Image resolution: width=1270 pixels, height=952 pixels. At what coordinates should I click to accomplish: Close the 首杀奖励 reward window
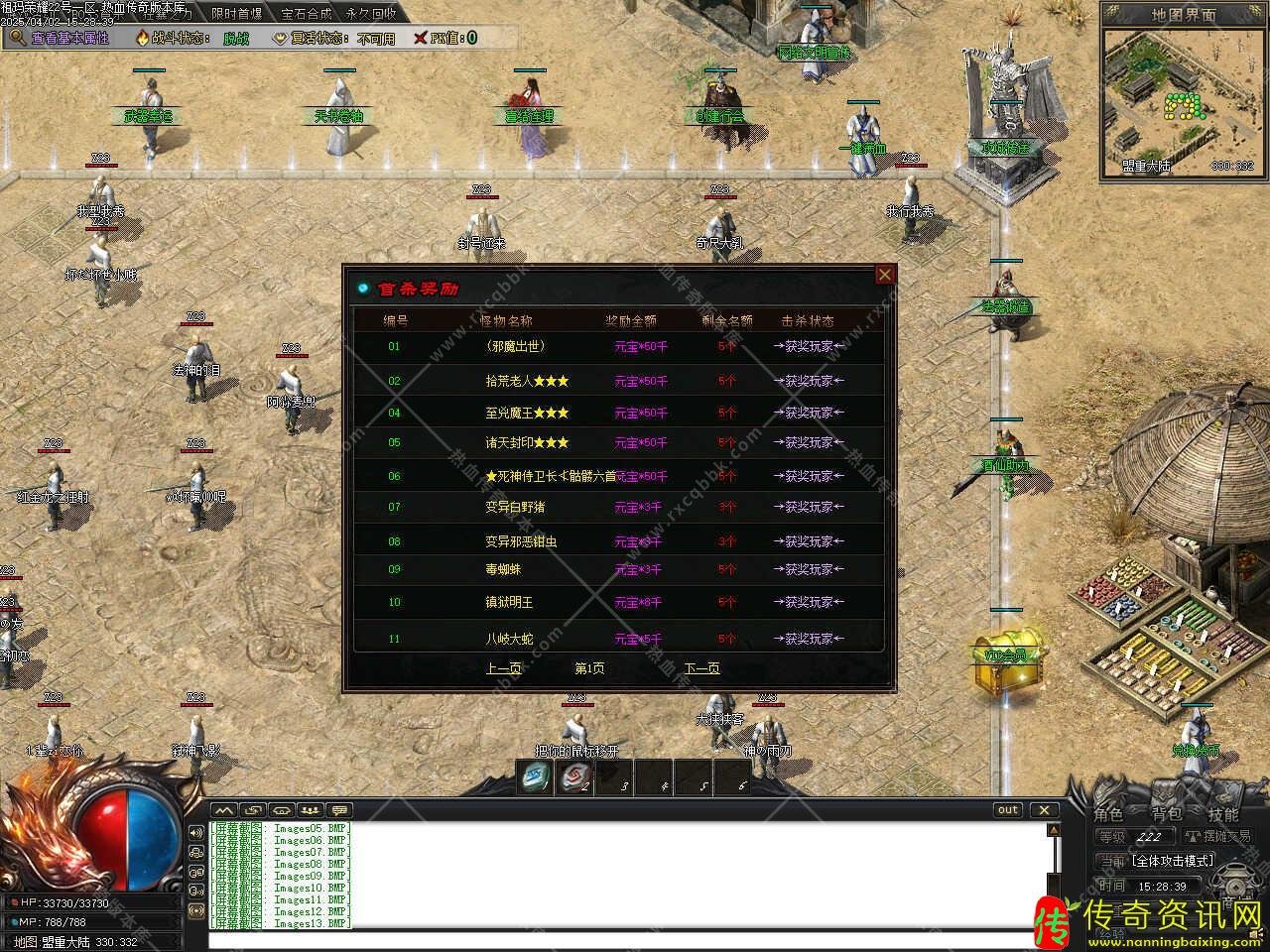point(885,275)
